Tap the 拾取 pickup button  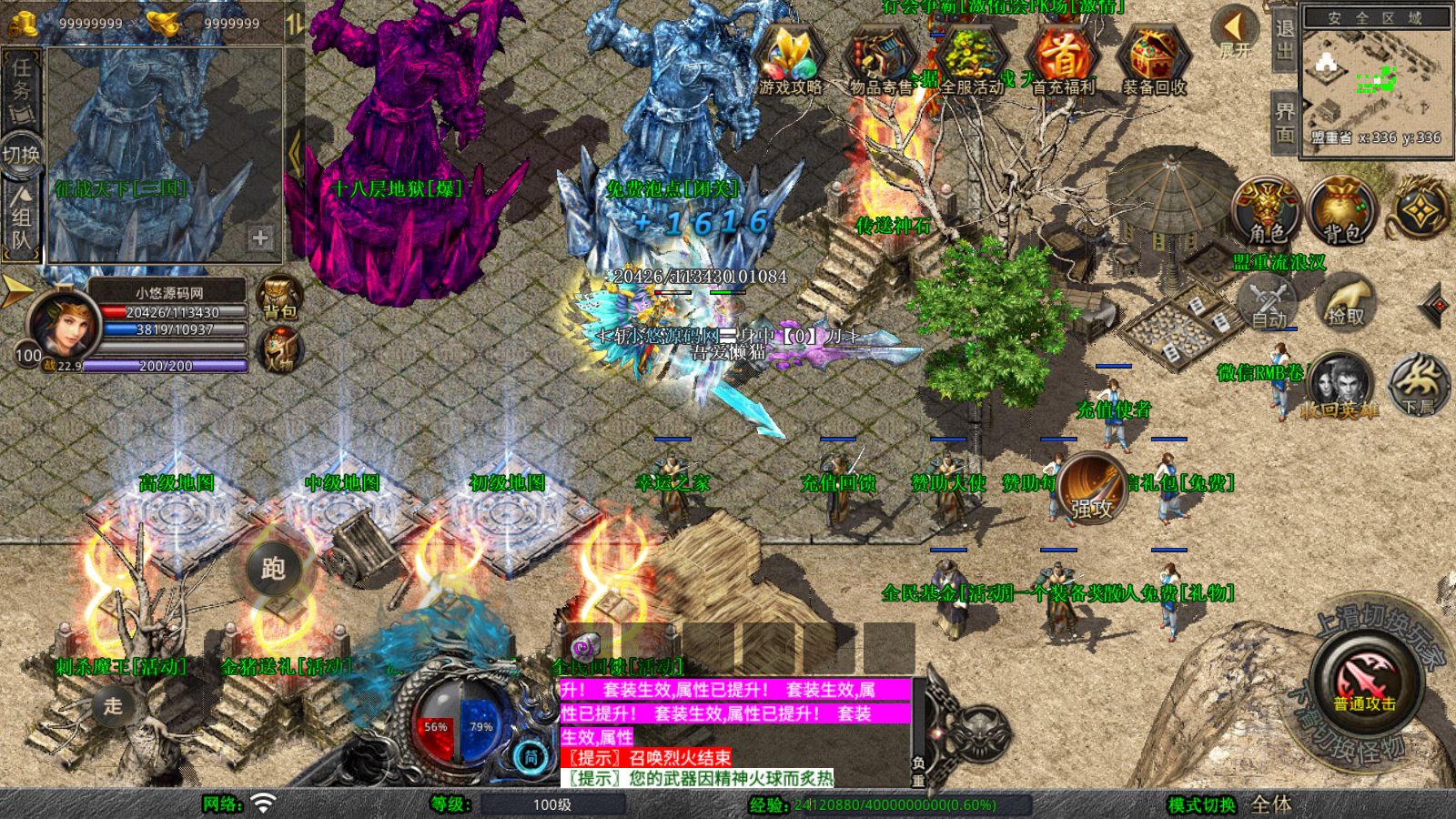[1347, 303]
